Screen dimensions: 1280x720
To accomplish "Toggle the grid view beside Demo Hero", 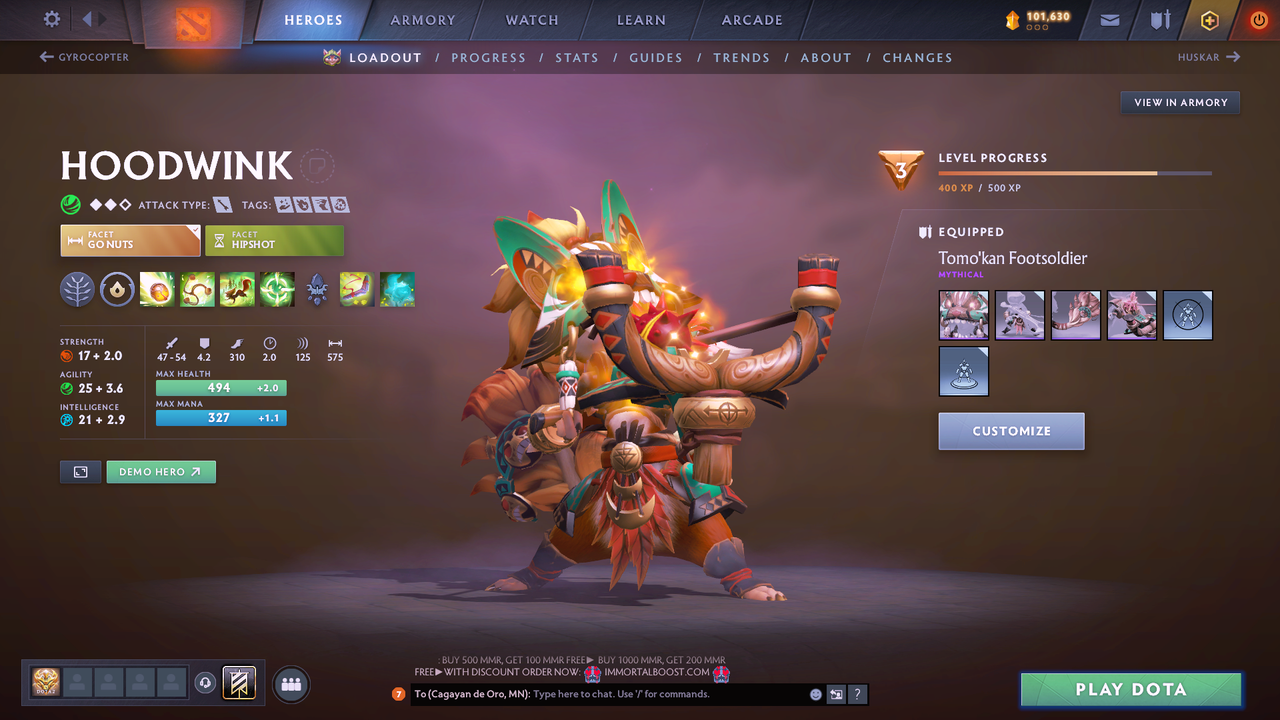I will (80, 471).
